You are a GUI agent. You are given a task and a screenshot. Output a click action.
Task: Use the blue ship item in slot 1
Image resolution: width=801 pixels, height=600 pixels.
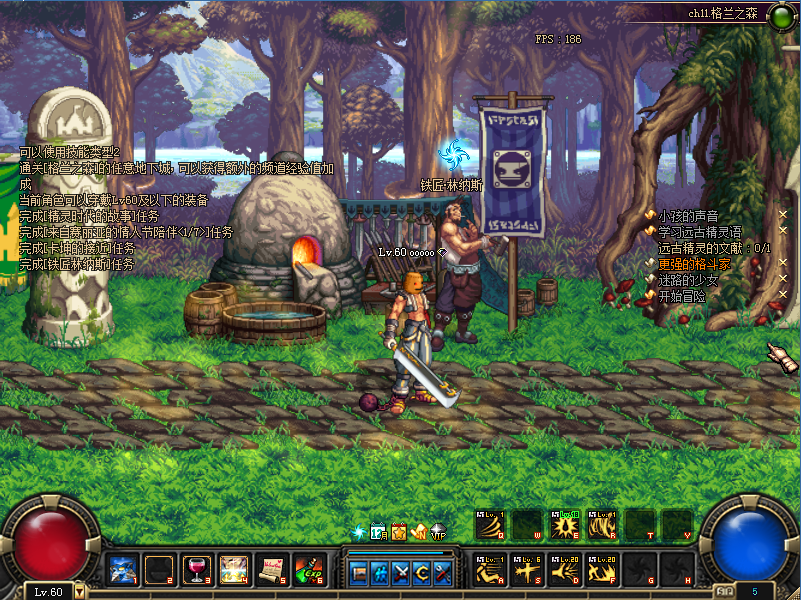point(123,570)
